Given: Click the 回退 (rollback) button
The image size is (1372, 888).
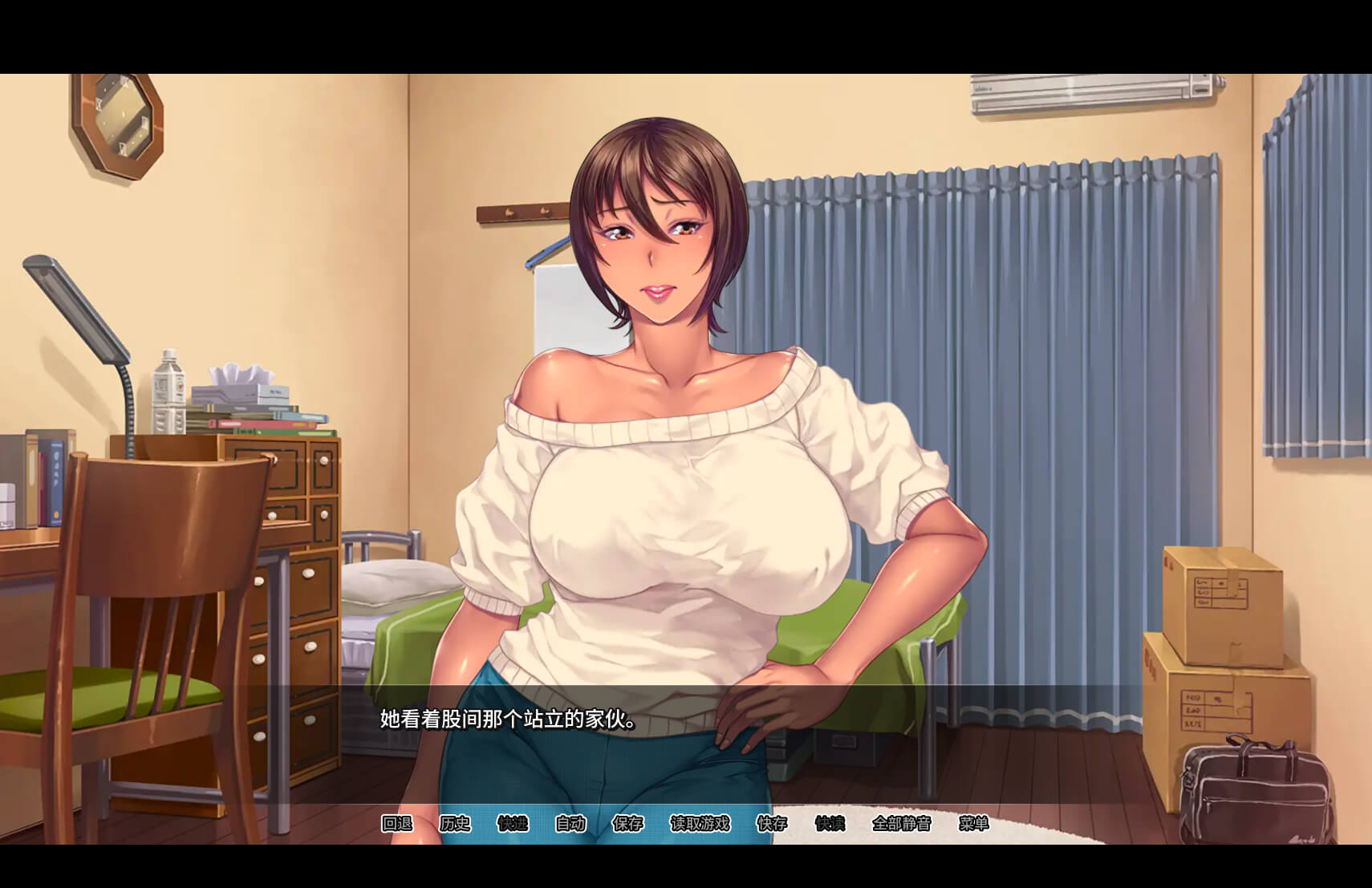Looking at the screenshot, I should coord(396,823).
